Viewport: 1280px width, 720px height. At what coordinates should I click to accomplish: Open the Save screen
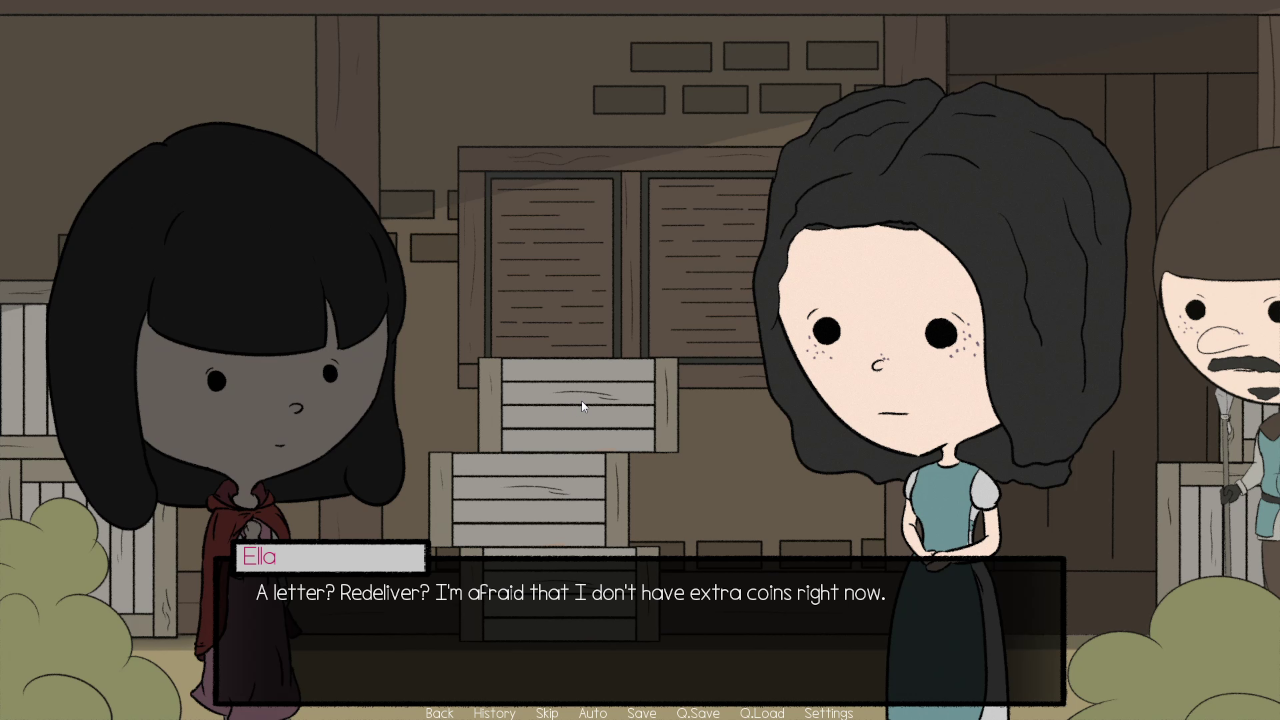(x=641, y=713)
